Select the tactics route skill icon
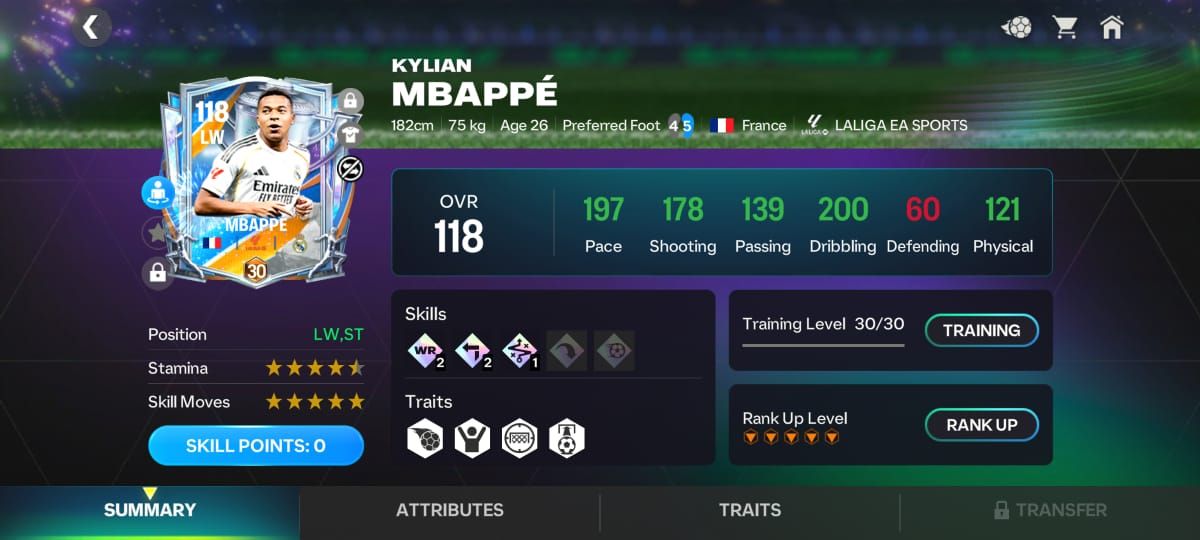 point(519,351)
